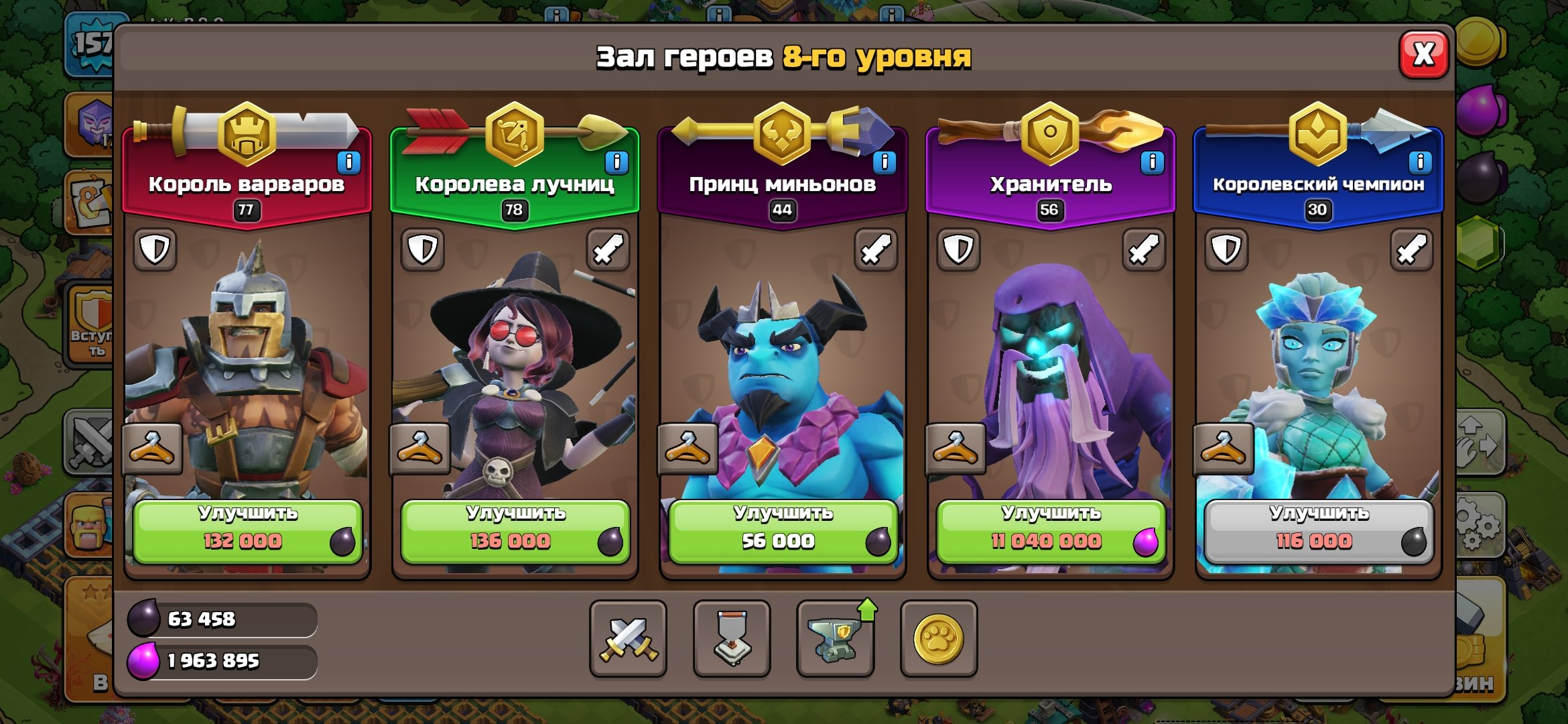Open Принц миньонов equipment sword icon

click(877, 248)
